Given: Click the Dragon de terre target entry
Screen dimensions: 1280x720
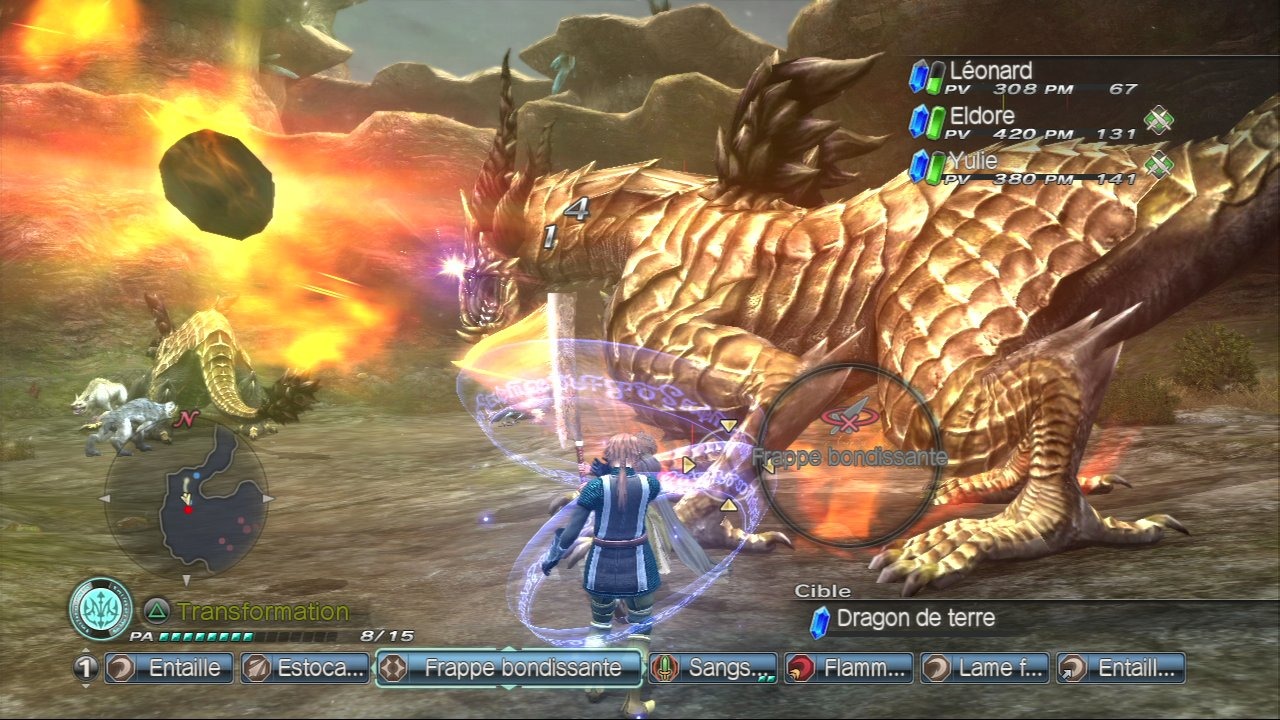Looking at the screenshot, I should point(915,619).
